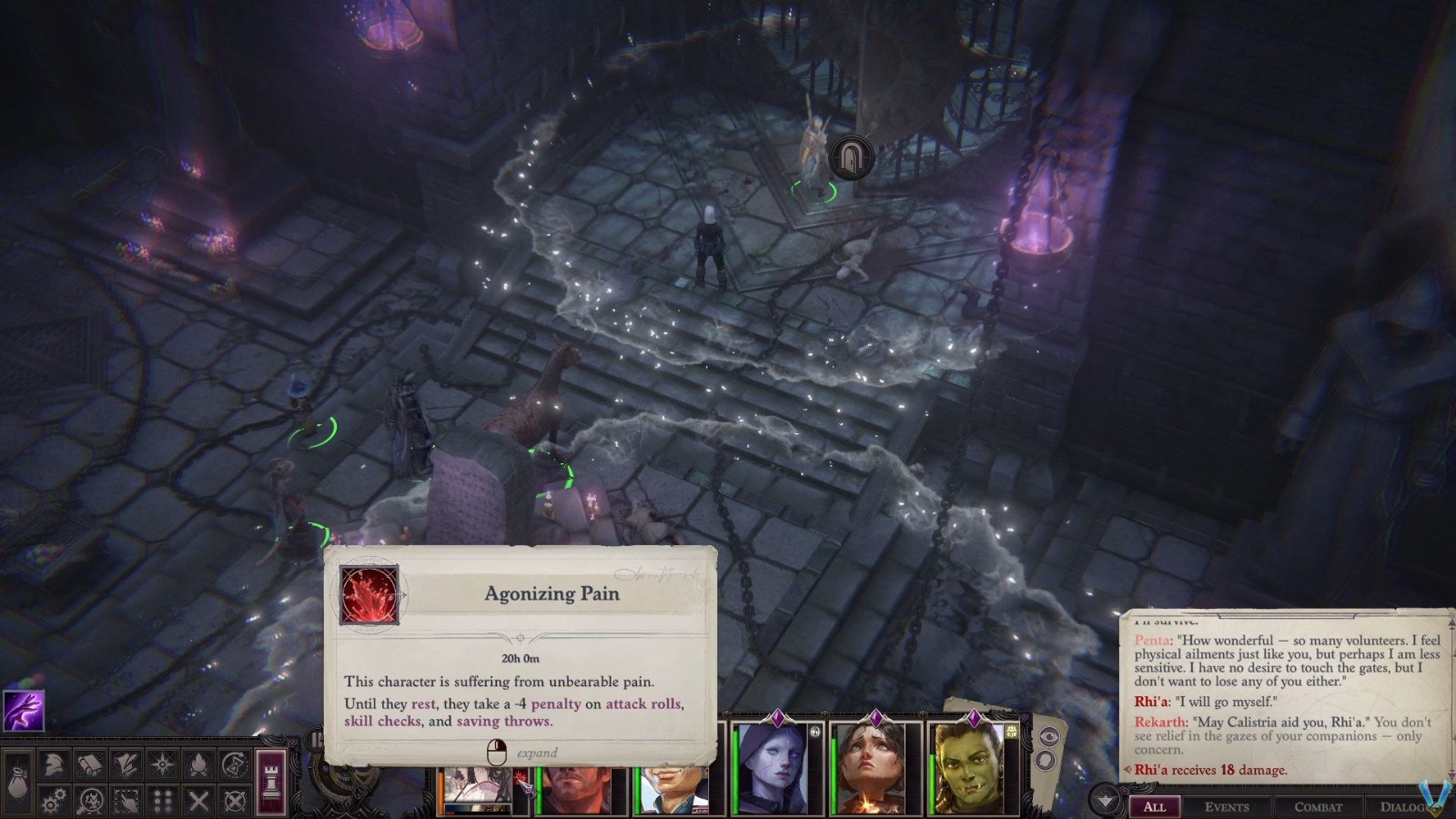Open the character sheet helmet icon
Viewport: 1456px width, 819px height.
coord(54,766)
